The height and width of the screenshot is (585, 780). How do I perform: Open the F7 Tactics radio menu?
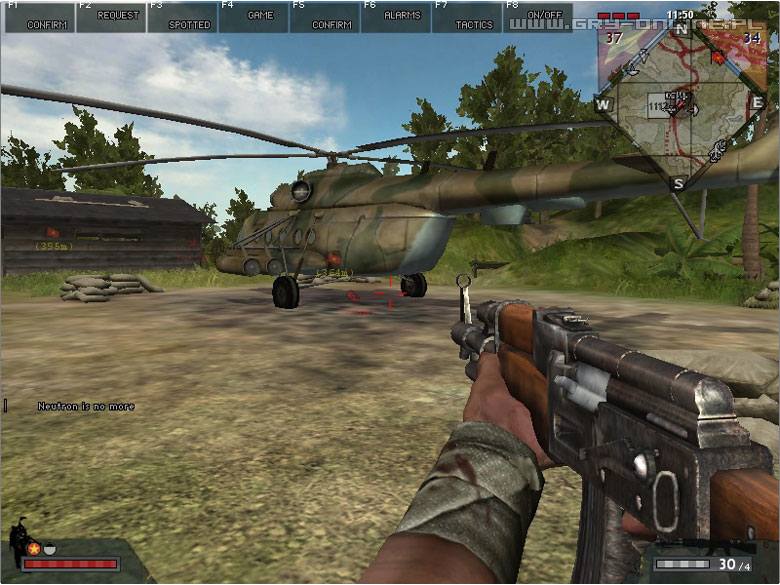pyautogui.click(x=467, y=17)
